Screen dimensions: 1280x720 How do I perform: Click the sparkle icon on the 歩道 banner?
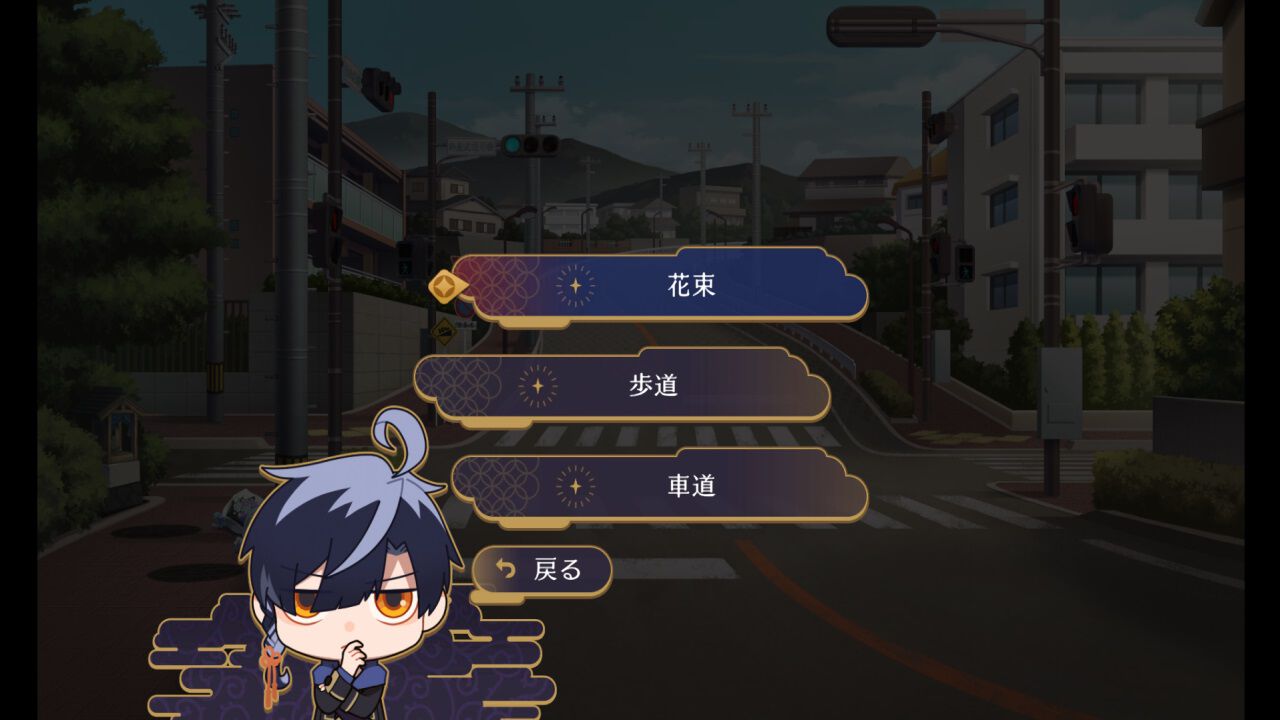pyautogui.click(x=537, y=387)
